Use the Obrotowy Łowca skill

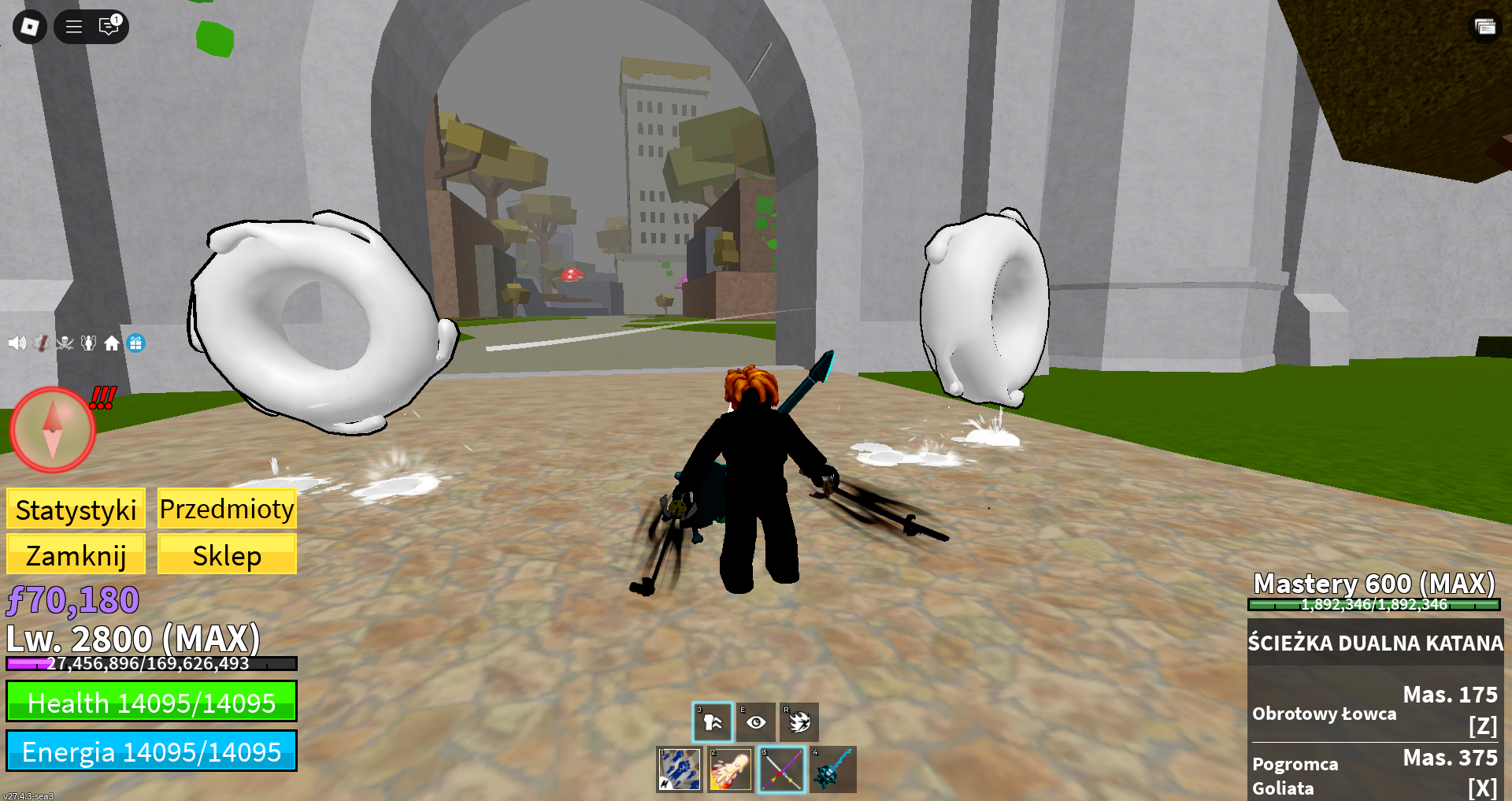[x=1375, y=711]
